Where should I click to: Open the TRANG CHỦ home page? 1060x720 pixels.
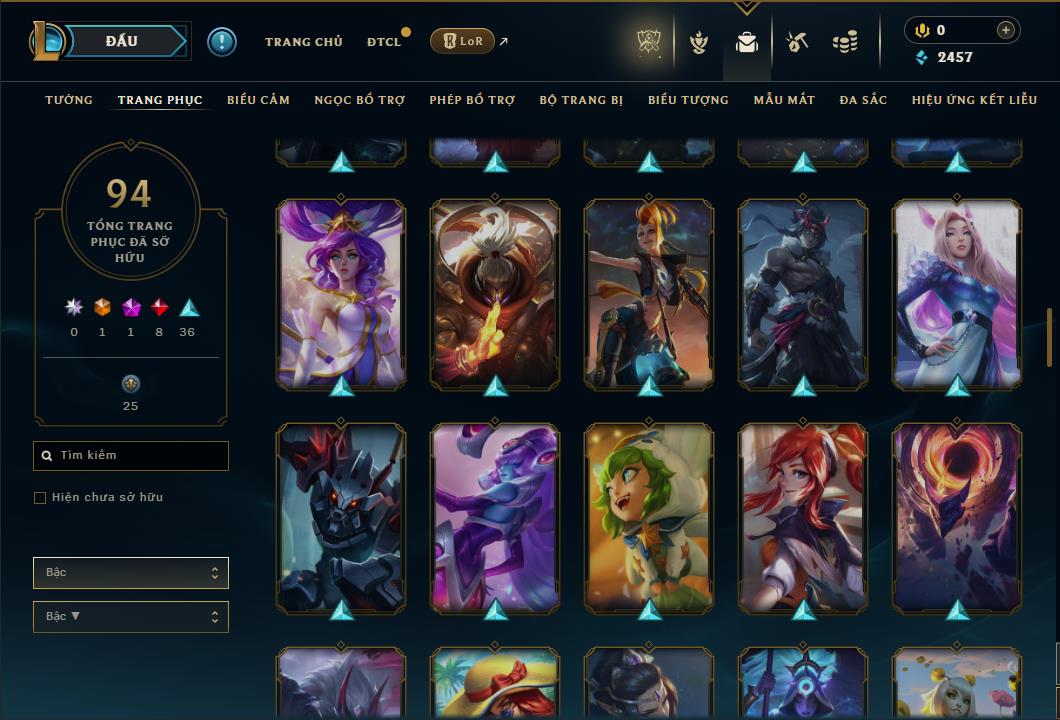(303, 42)
